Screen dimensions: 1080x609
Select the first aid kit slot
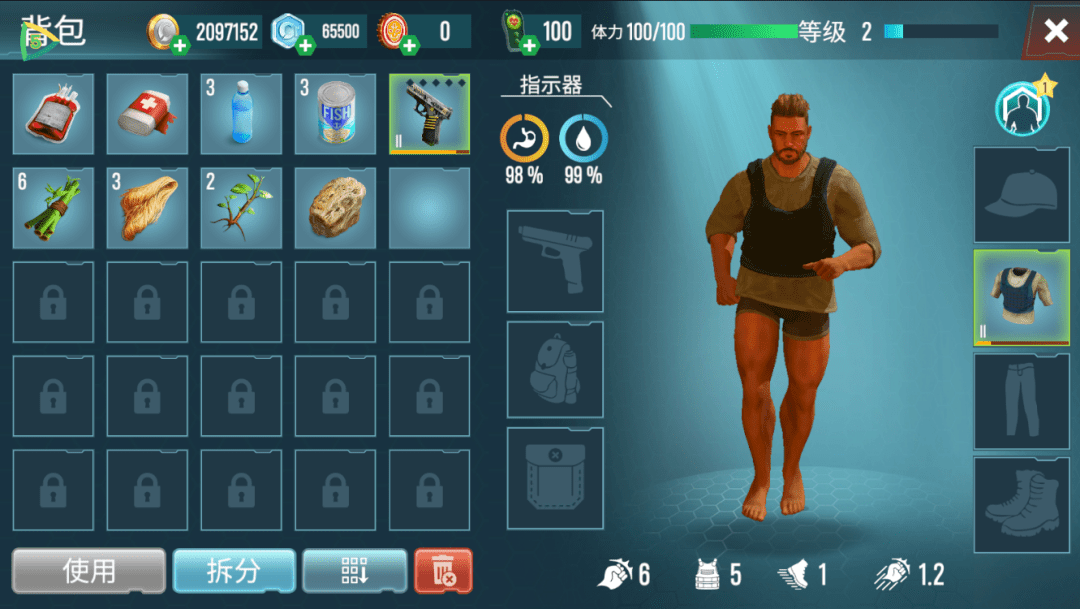click(147, 114)
